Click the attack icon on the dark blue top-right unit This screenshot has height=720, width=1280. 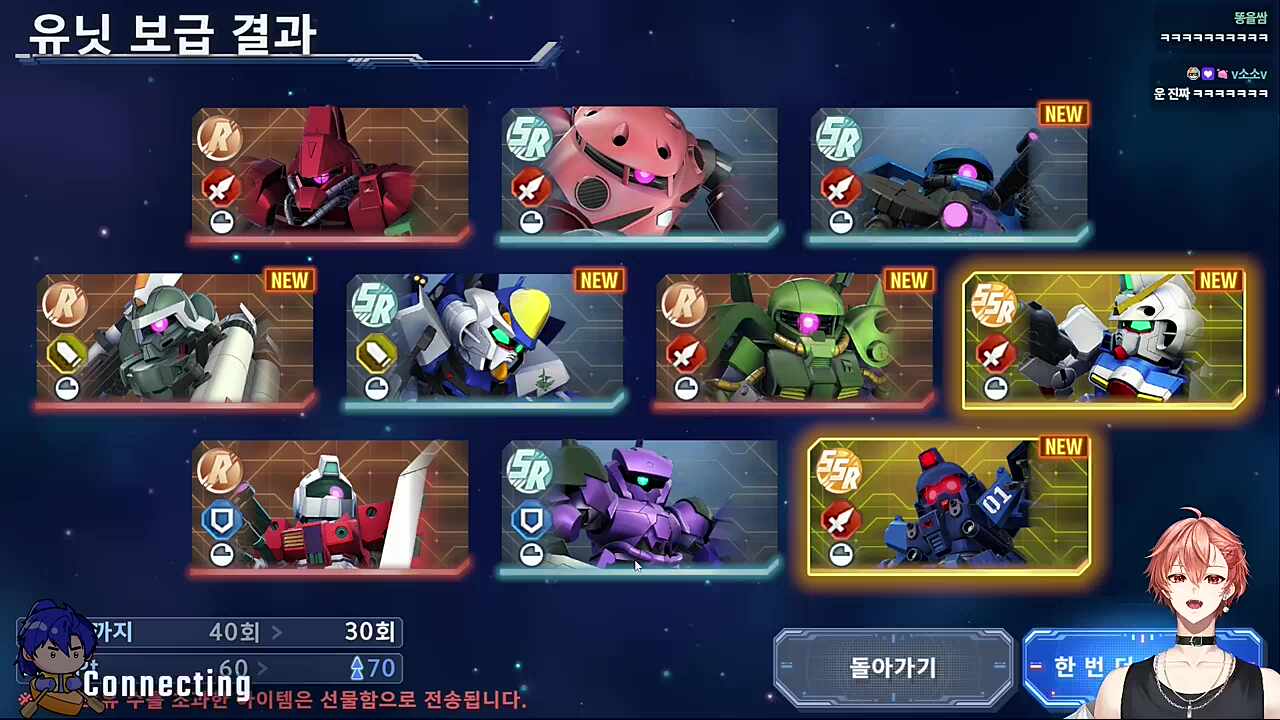[x=840, y=187]
